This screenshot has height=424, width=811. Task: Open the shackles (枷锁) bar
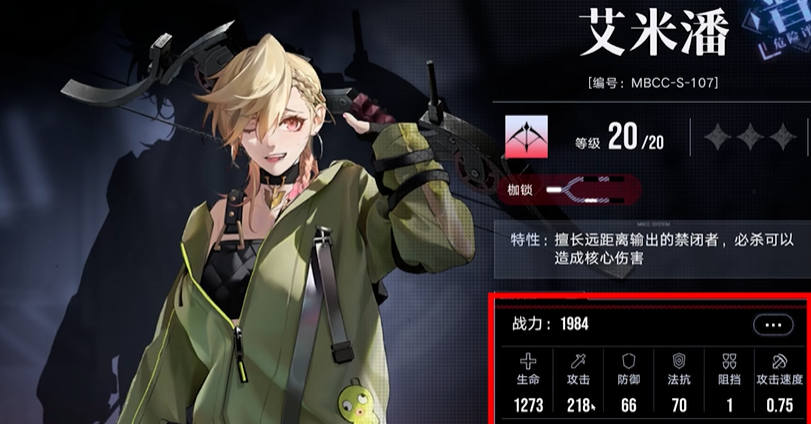570,187
